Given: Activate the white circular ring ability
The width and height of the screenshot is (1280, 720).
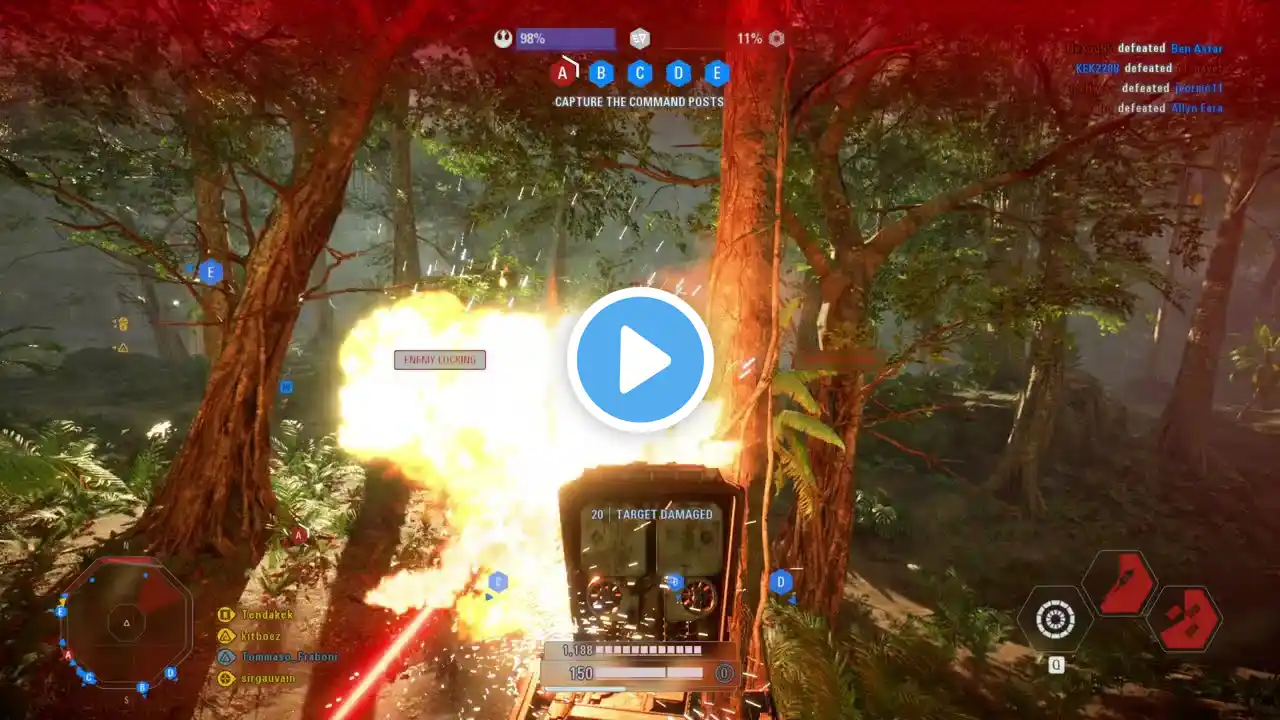Looking at the screenshot, I should coord(1055,620).
